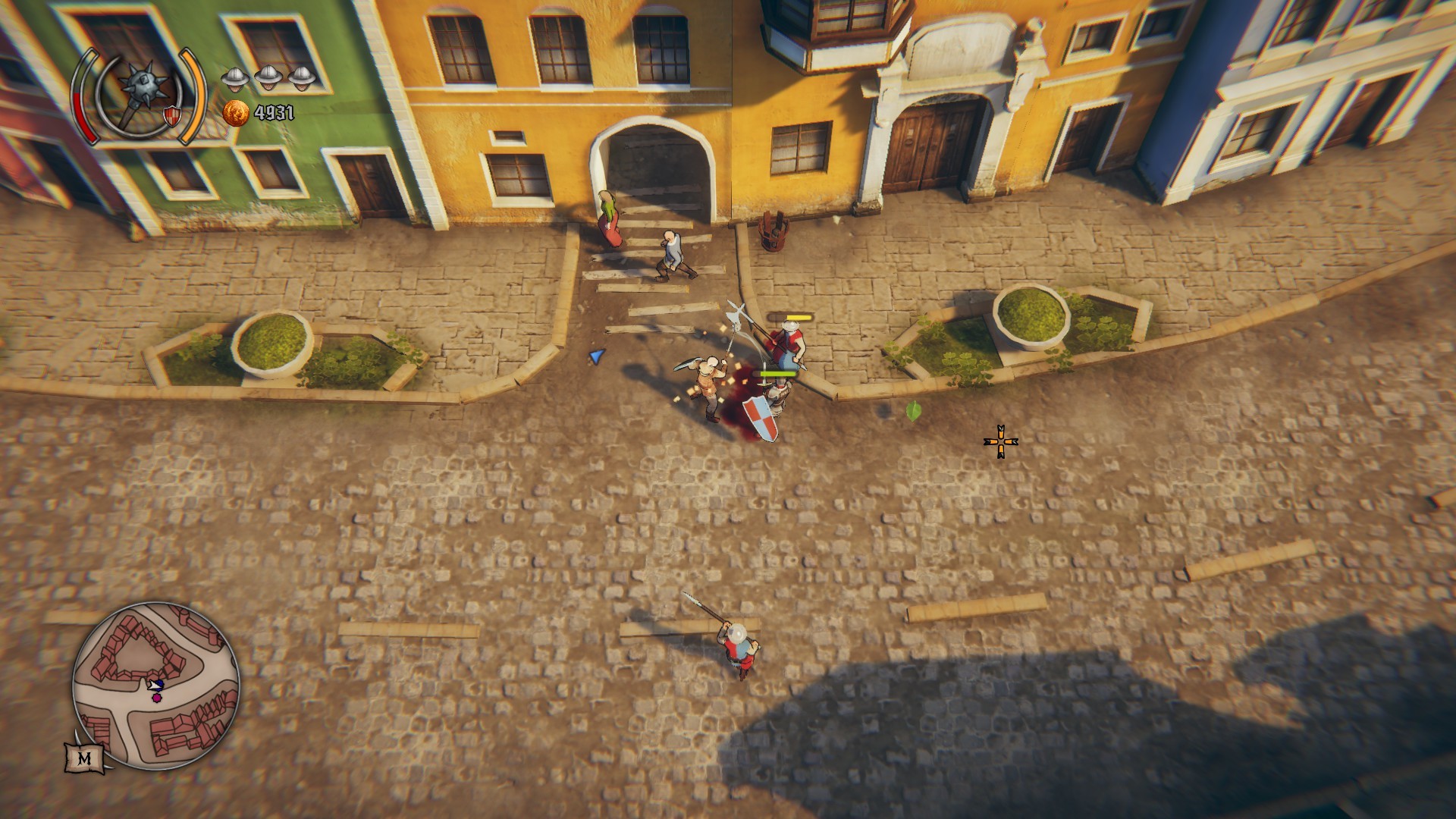The height and width of the screenshot is (819, 1456).
Task: Click the pink quest marker on the minimap
Action: (157, 697)
